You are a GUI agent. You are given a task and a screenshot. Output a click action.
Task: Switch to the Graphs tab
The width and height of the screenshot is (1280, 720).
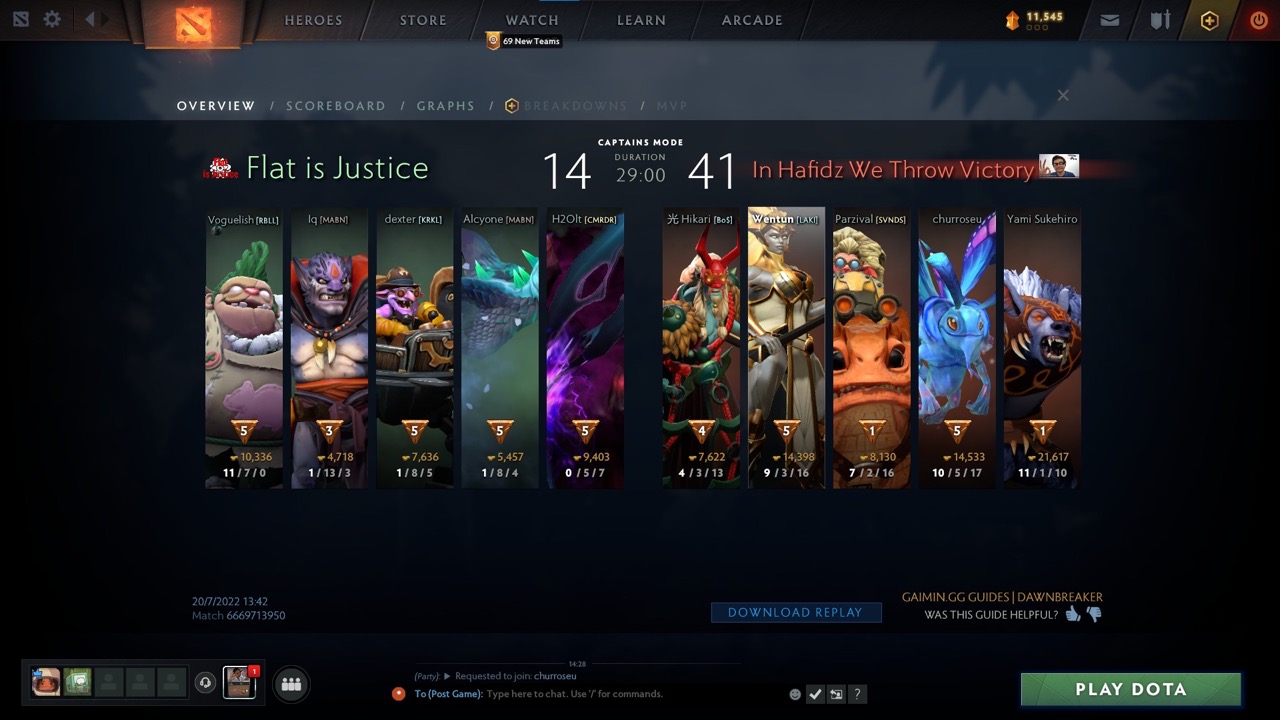coord(445,106)
